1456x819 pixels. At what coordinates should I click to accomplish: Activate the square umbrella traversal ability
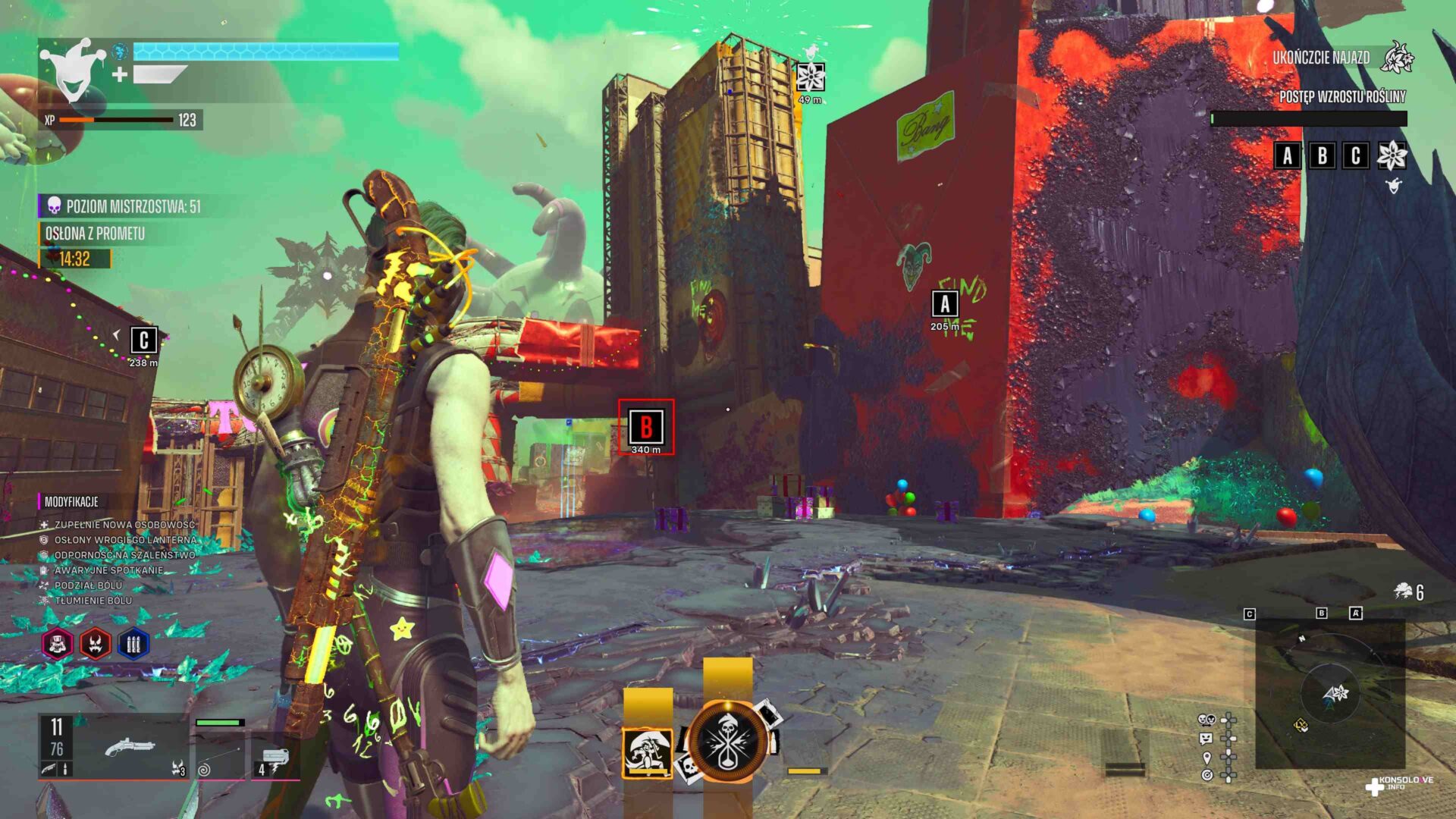coord(647,753)
